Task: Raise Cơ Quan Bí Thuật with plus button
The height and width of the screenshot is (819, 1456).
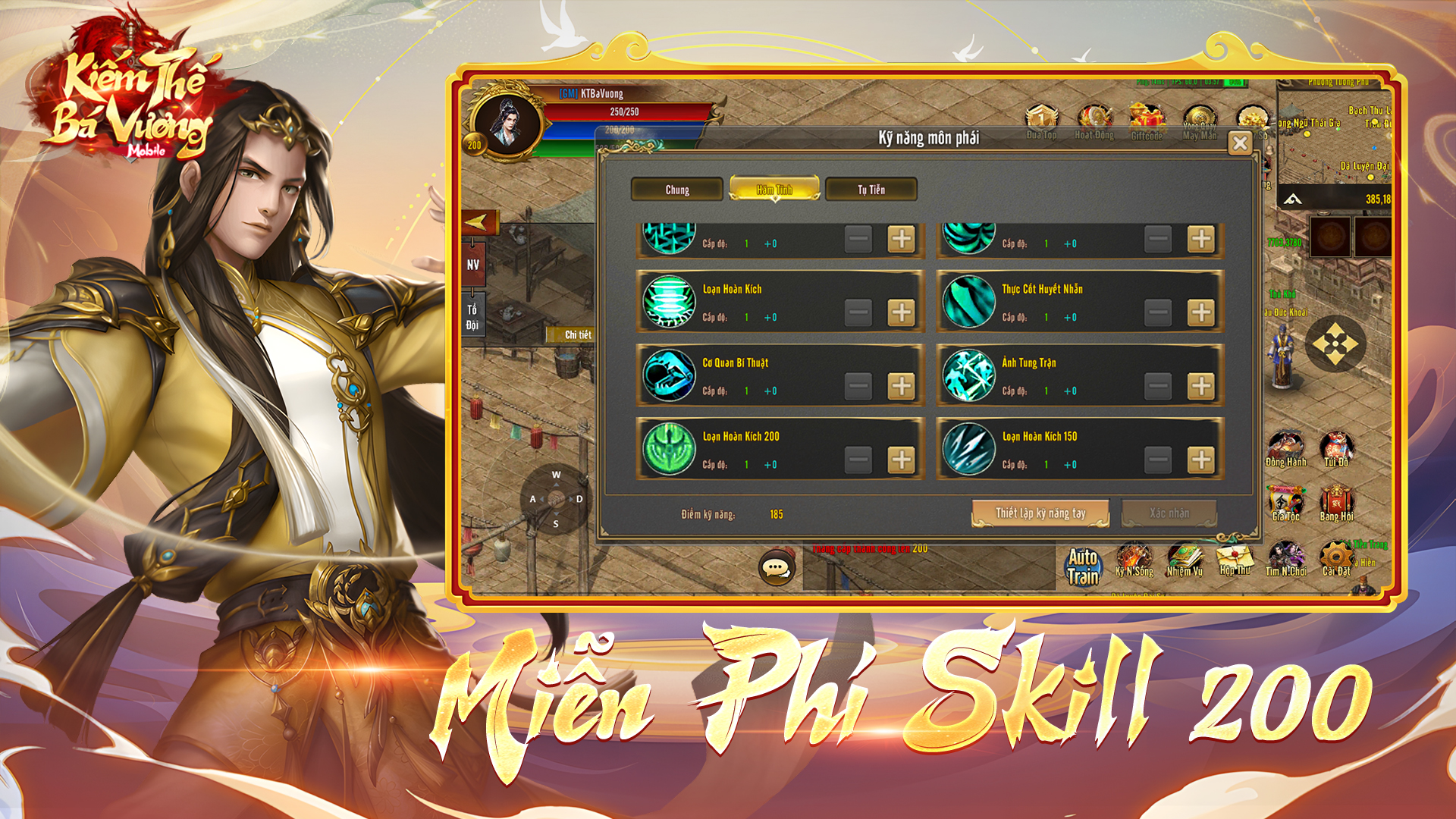Action: [x=901, y=386]
